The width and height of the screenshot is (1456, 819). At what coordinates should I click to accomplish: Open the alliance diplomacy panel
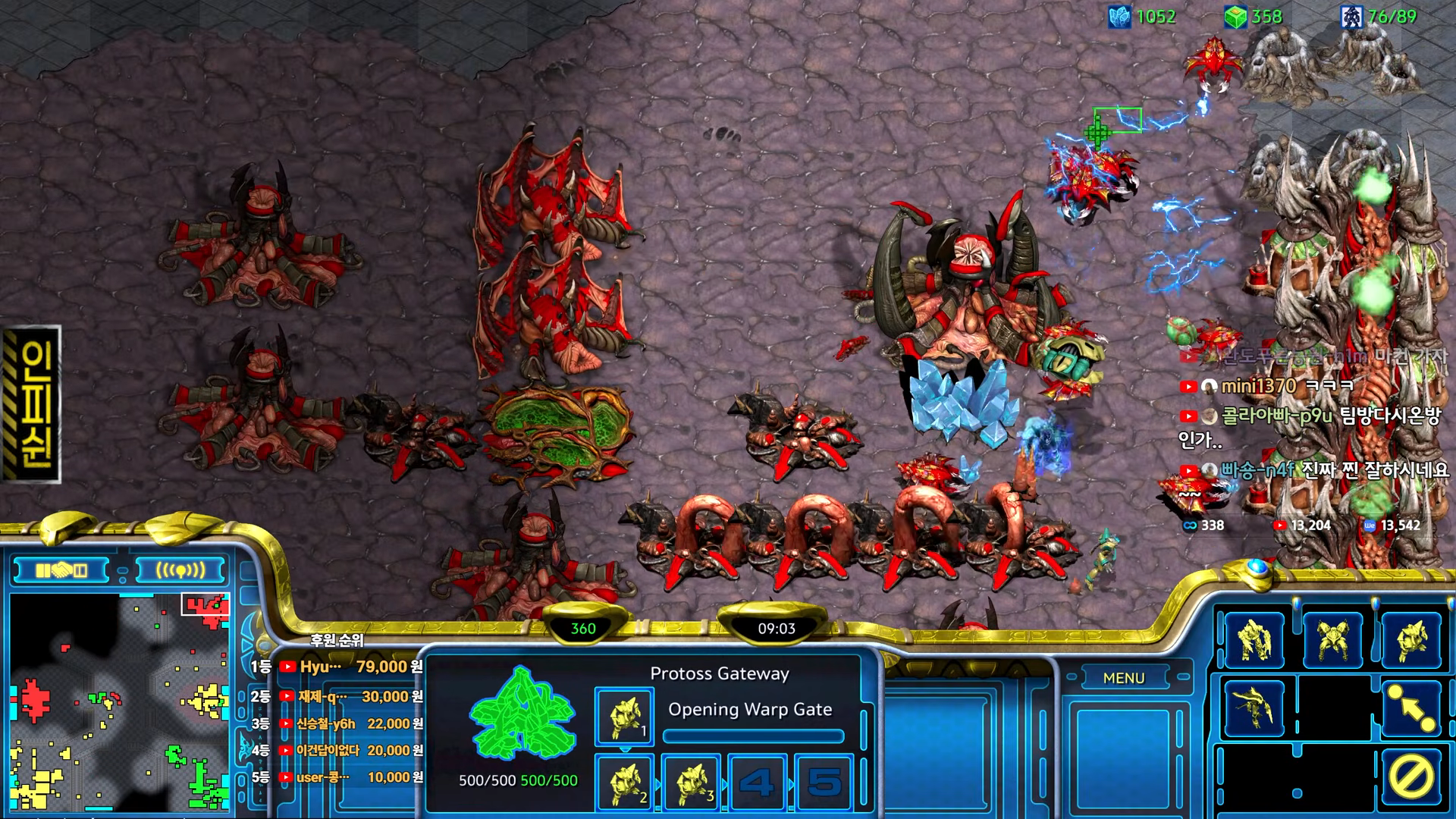62,570
